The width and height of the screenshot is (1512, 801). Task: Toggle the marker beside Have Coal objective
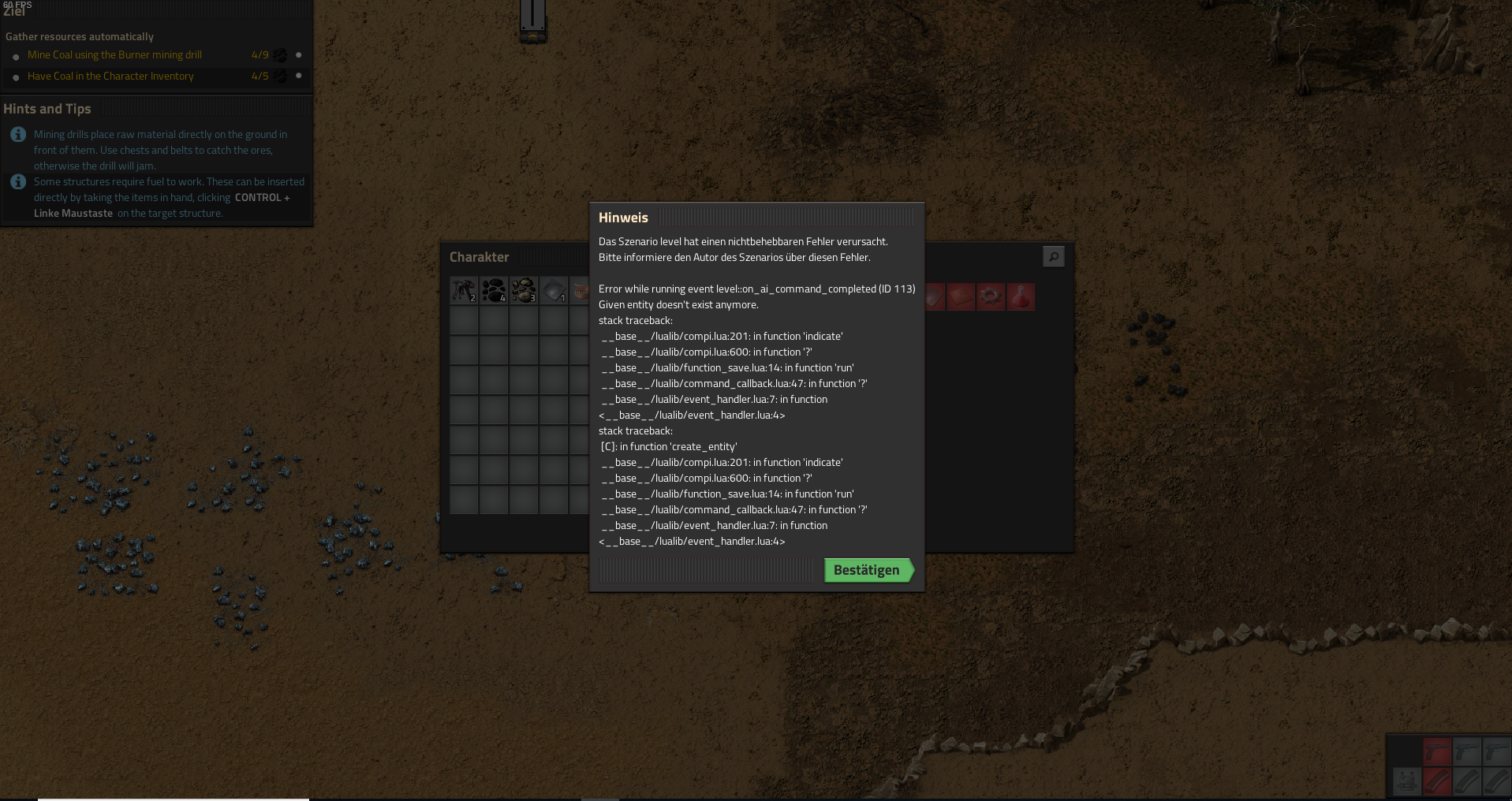tap(297, 76)
